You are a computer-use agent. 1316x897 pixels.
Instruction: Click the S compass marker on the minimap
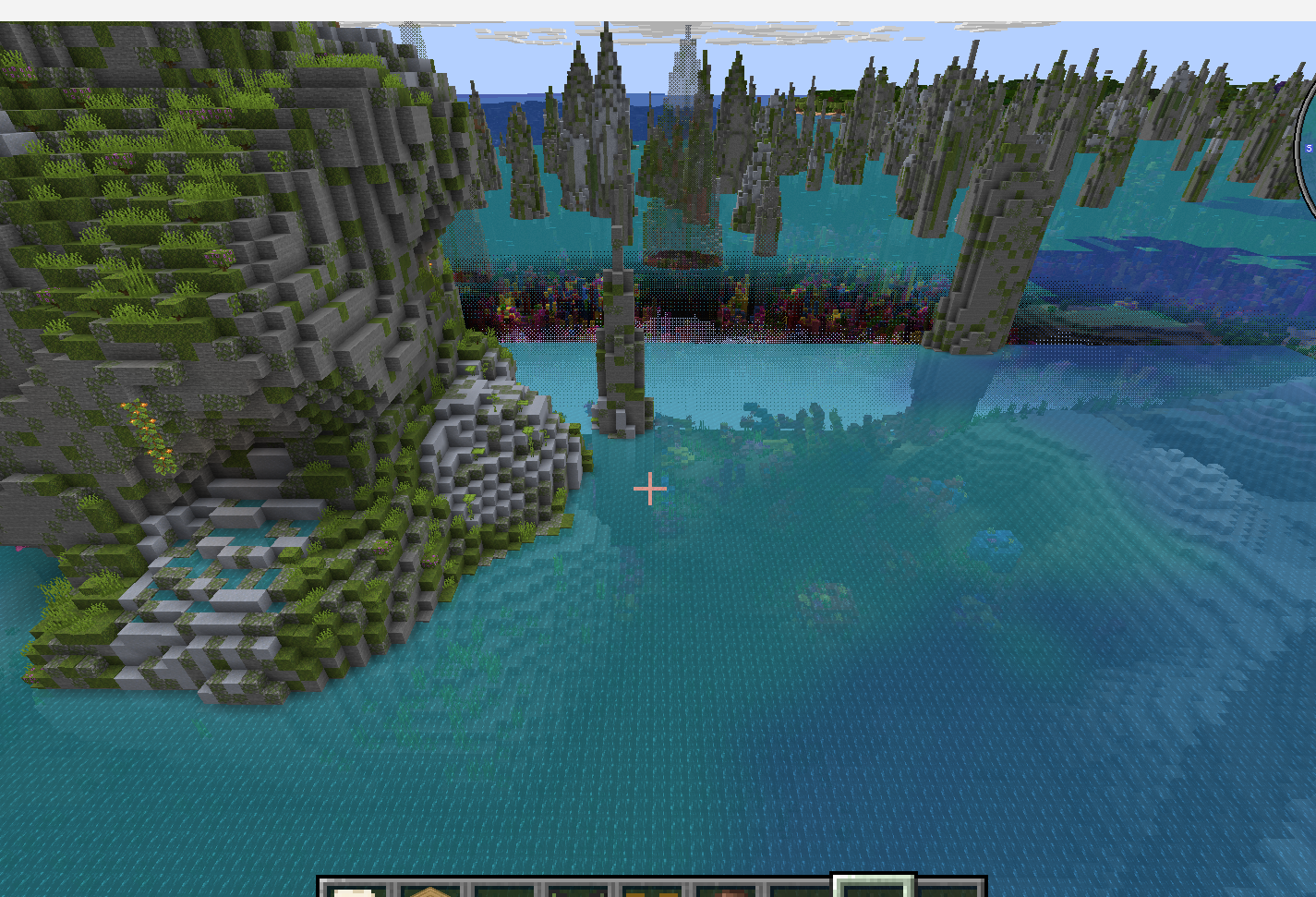pos(1309,148)
